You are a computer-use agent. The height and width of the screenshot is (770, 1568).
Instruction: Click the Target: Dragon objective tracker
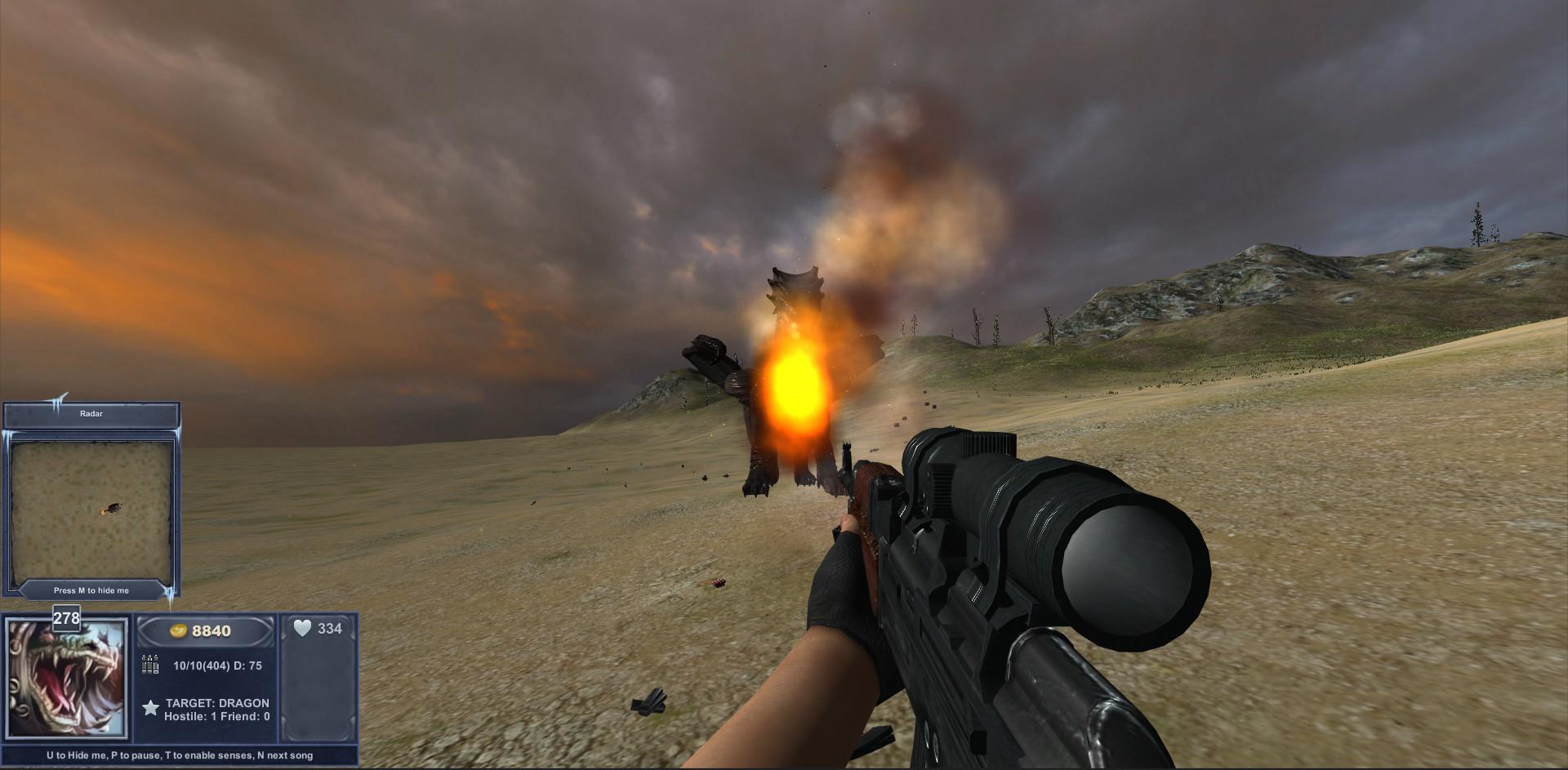(216, 703)
